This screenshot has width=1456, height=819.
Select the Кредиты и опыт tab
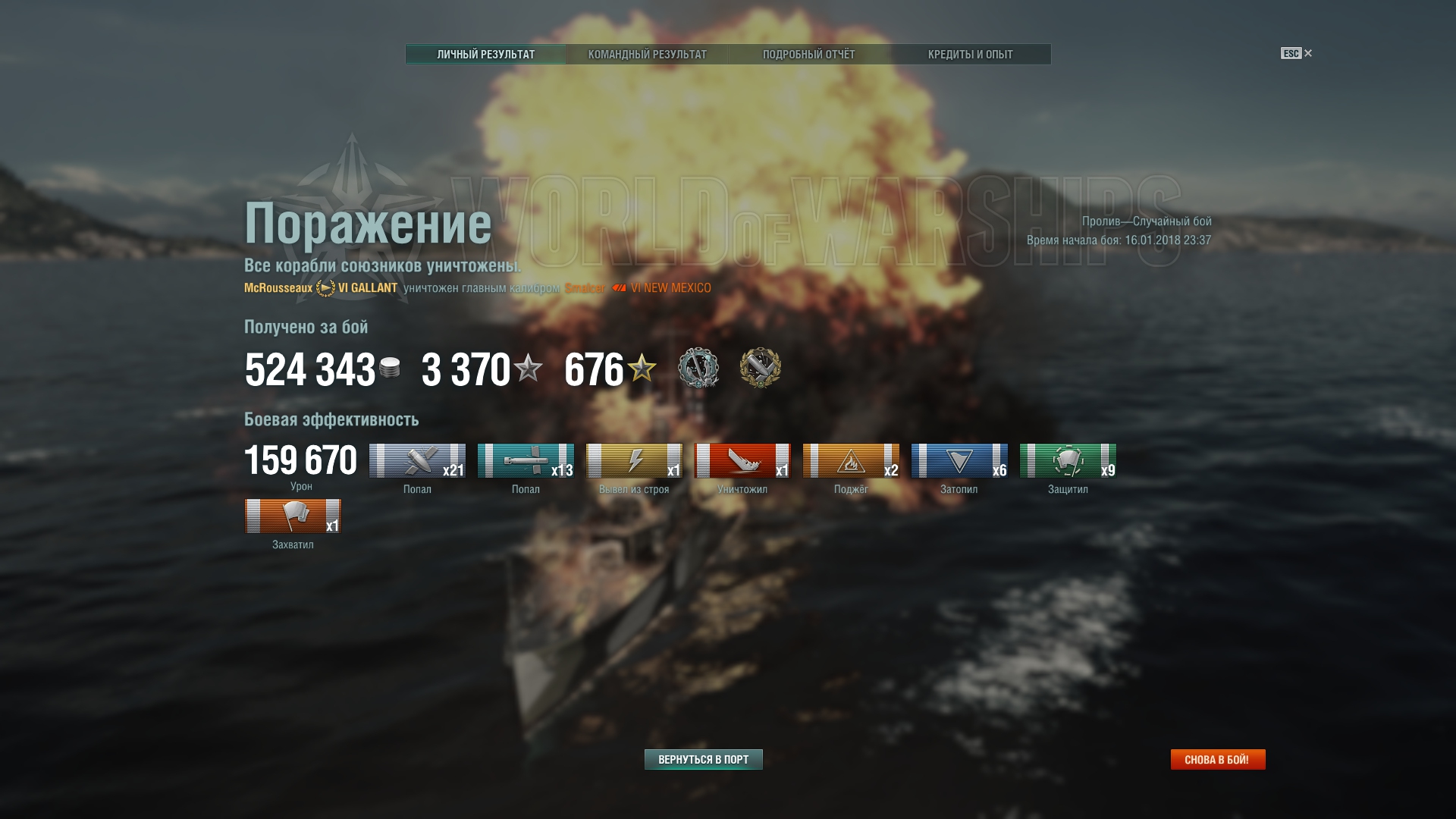(970, 55)
